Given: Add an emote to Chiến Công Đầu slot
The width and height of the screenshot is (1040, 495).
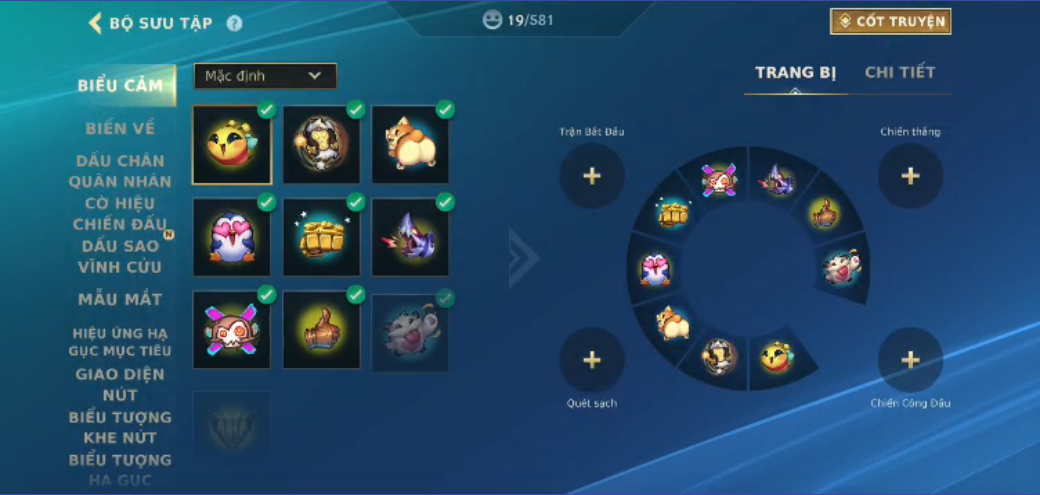Looking at the screenshot, I should (x=910, y=360).
